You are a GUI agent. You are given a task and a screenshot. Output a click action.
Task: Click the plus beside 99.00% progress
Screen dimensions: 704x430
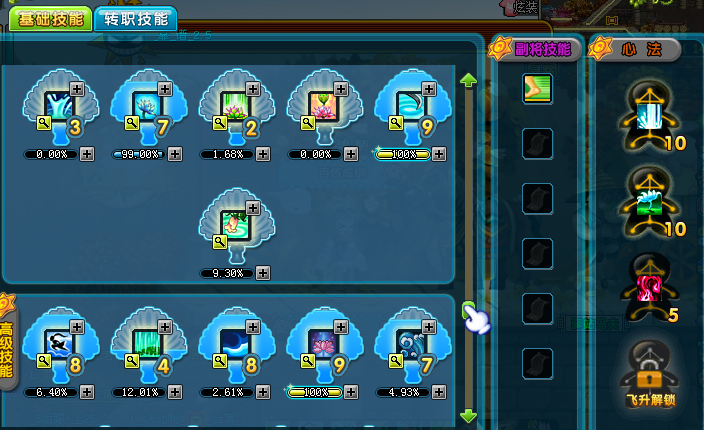175,154
